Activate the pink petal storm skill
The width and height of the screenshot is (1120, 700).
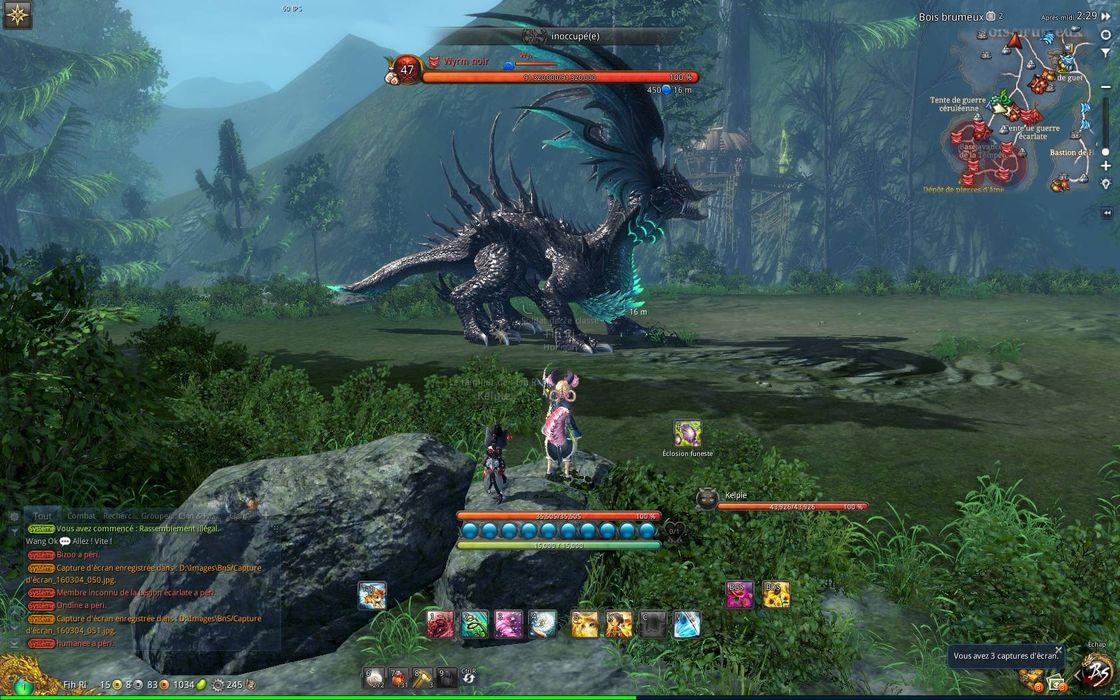point(509,625)
